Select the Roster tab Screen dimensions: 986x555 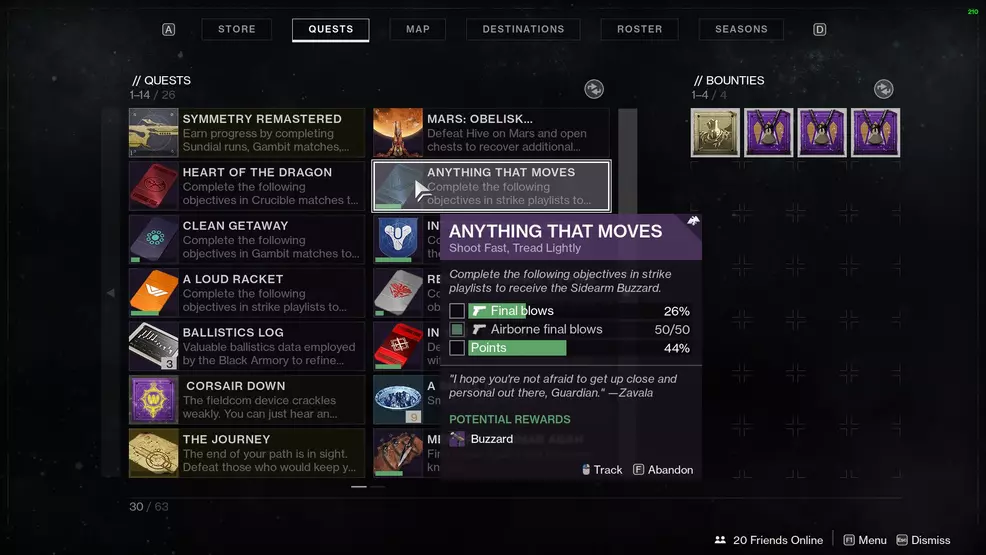tap(640, 29)
